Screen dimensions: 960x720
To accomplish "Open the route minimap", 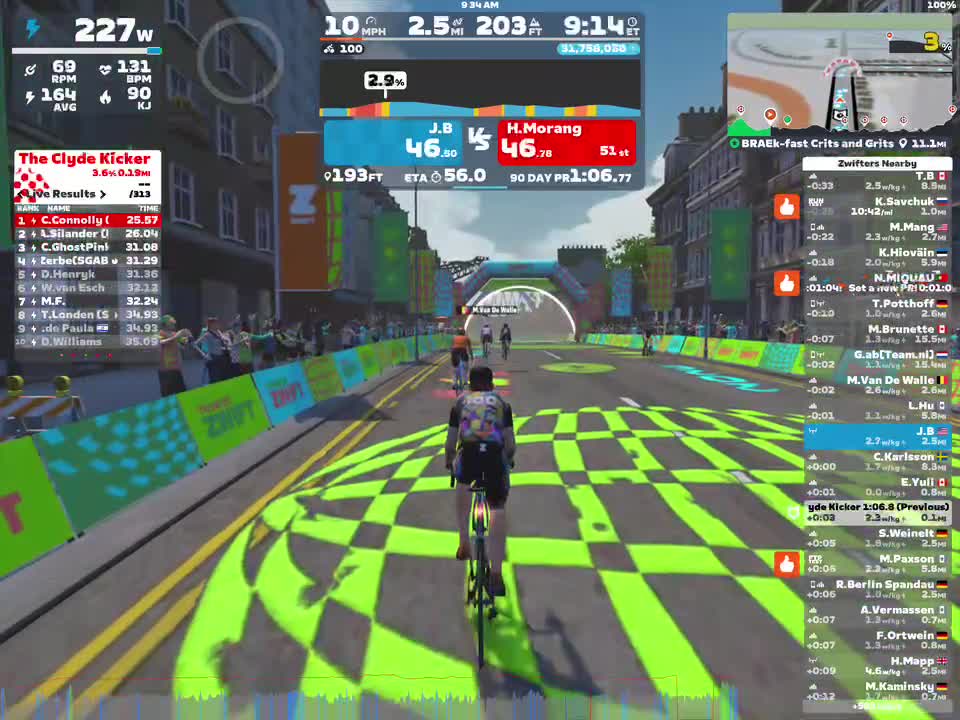I will 838,75.
